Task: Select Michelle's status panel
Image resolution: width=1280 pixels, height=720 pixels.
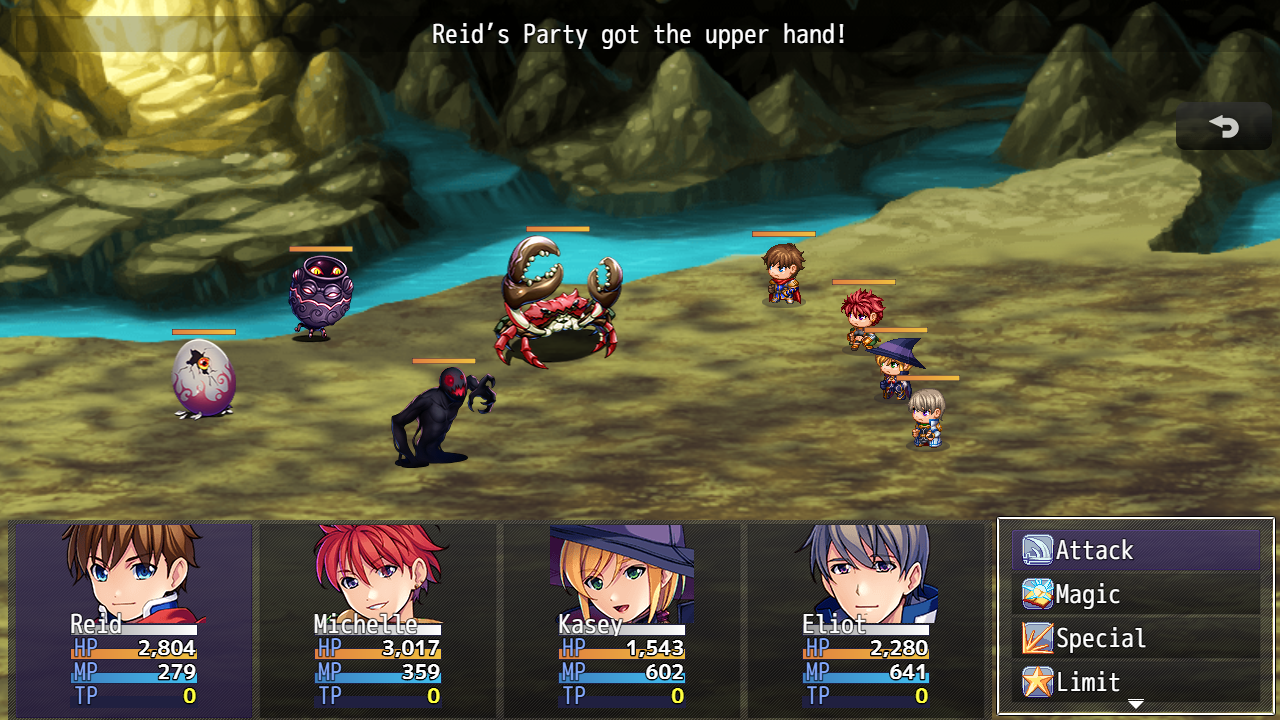Action: pos(377,618)
